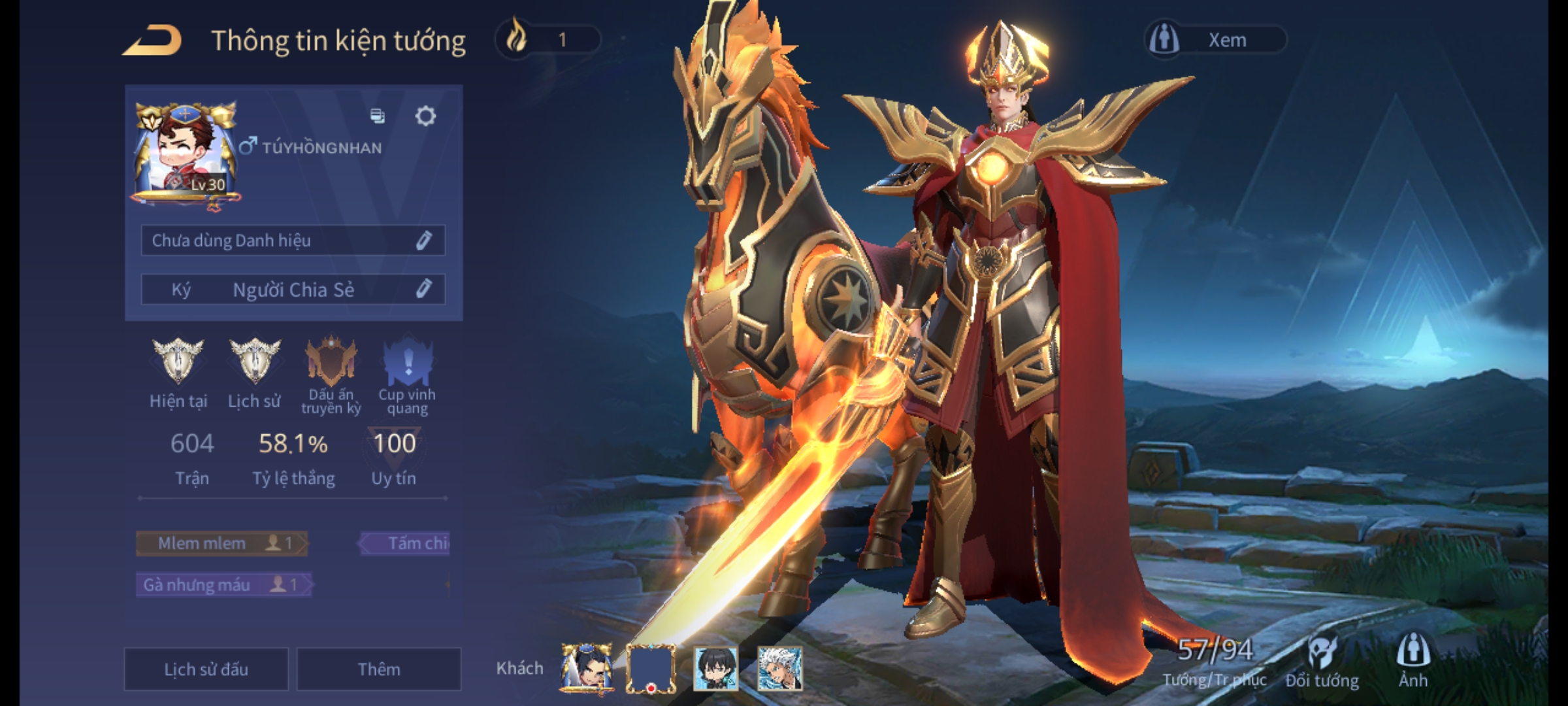View Hiện tại rank badge
The width and height of the screenshot is (1568, 706).
178,362
